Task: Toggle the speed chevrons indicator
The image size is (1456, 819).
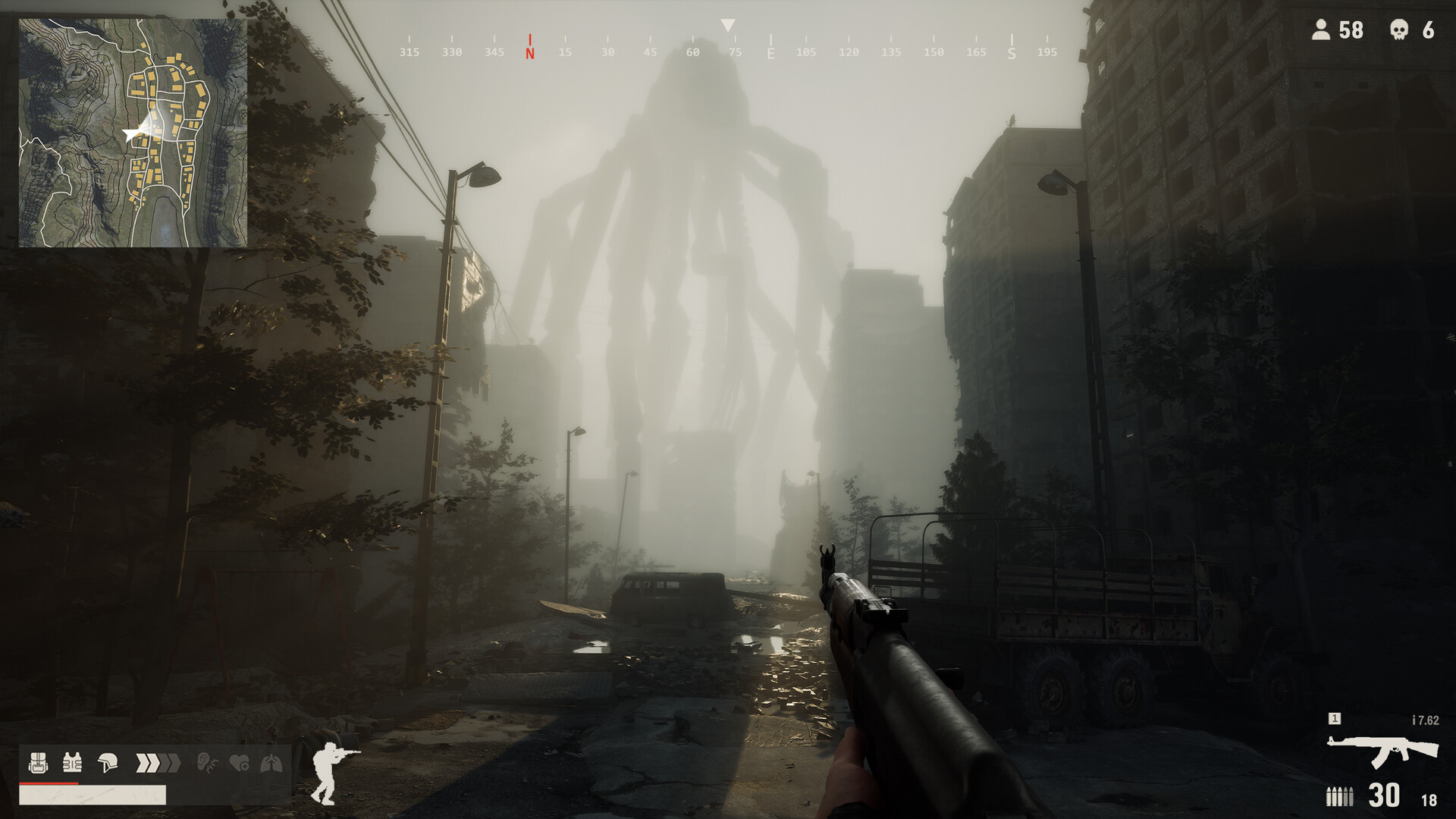Action: (157, 763)
